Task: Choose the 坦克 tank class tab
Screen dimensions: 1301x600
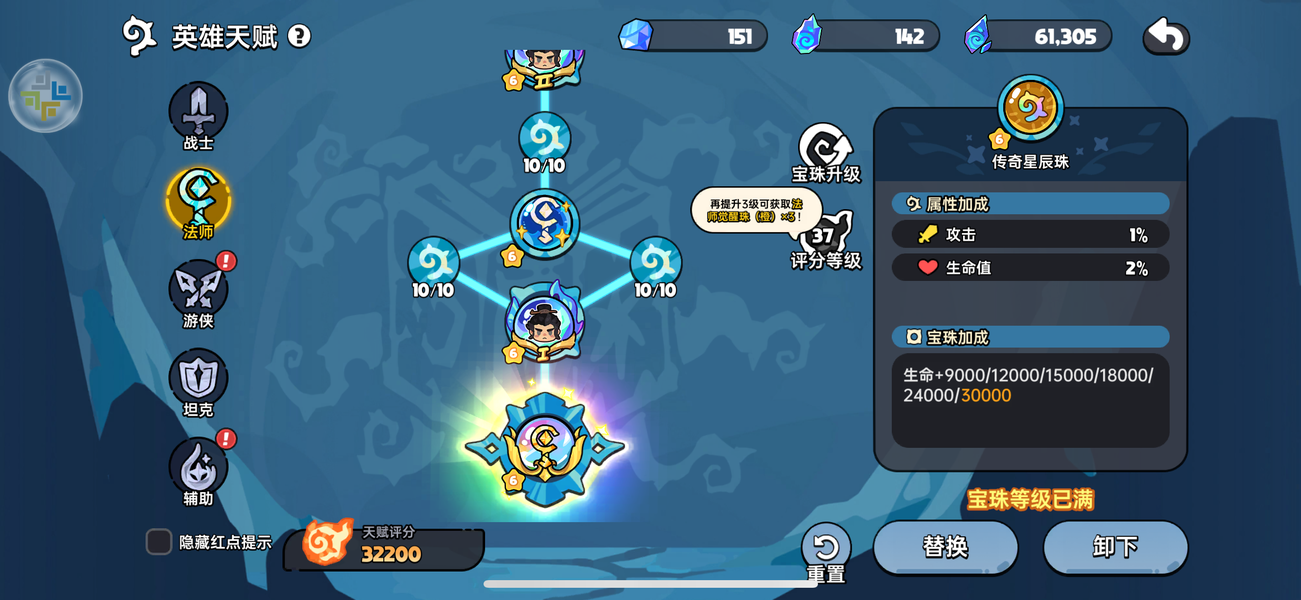Action: pyautogui.click(x=198, y=379)
